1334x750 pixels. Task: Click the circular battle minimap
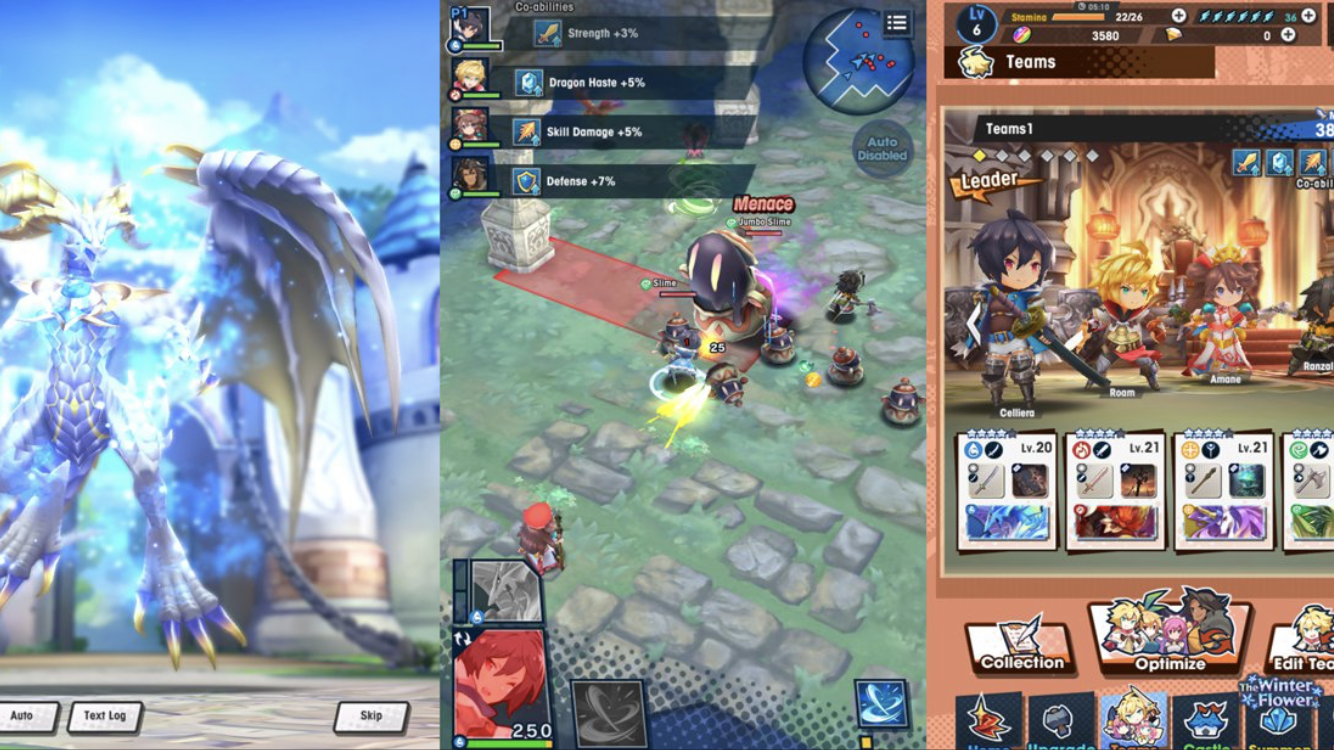pyautogui.click(x=857, y=62)
